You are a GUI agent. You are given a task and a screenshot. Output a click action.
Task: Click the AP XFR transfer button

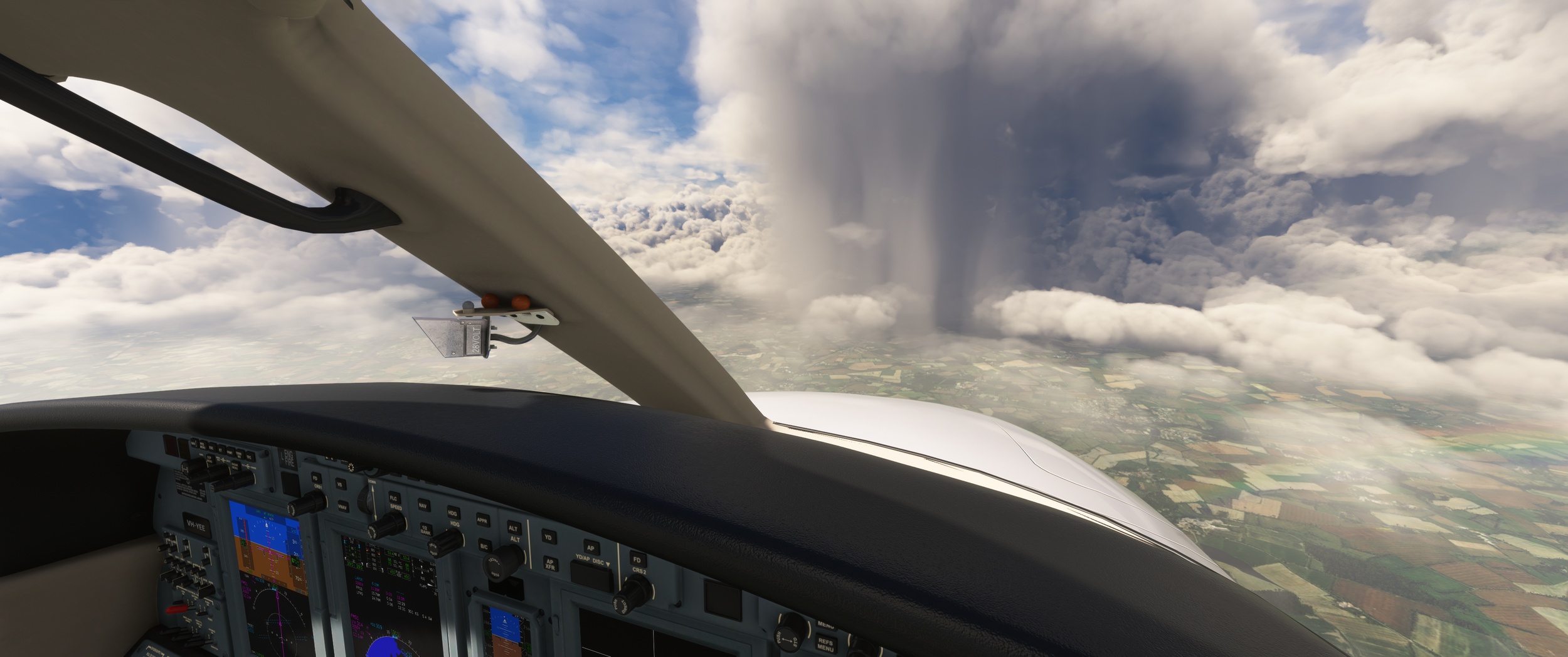(550, 564)
